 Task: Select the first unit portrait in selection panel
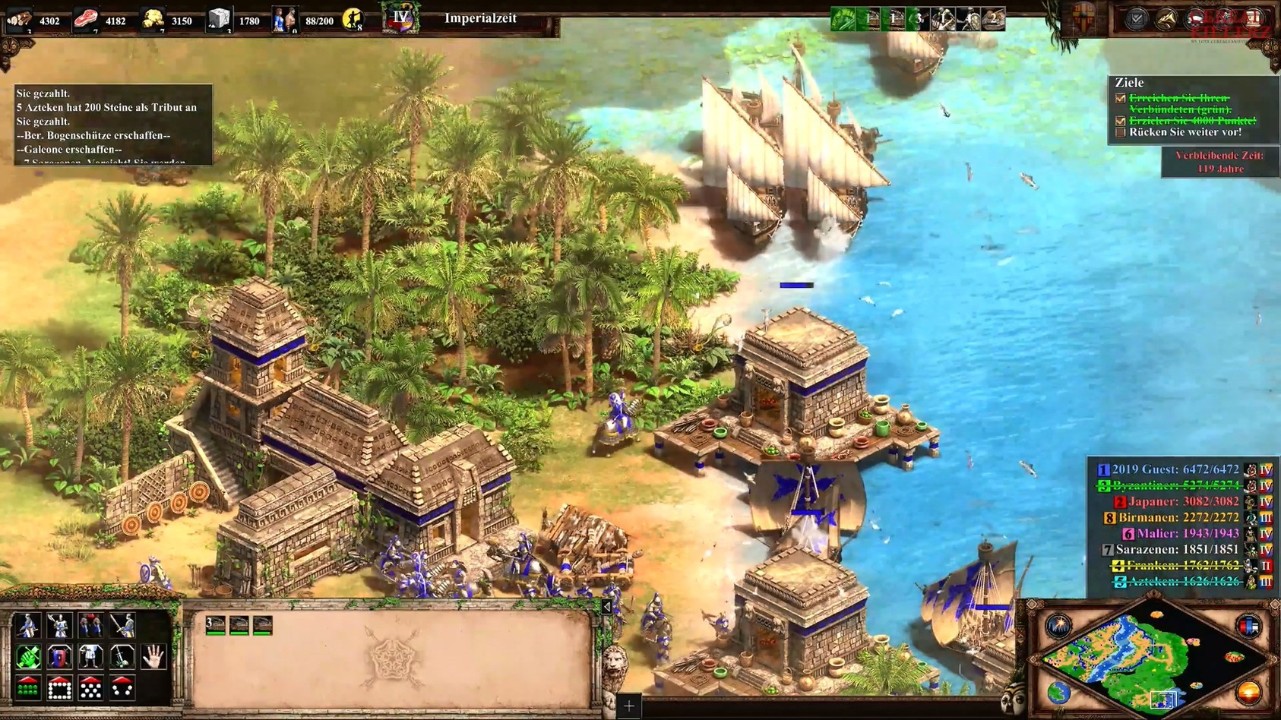[x=216, y=626]
